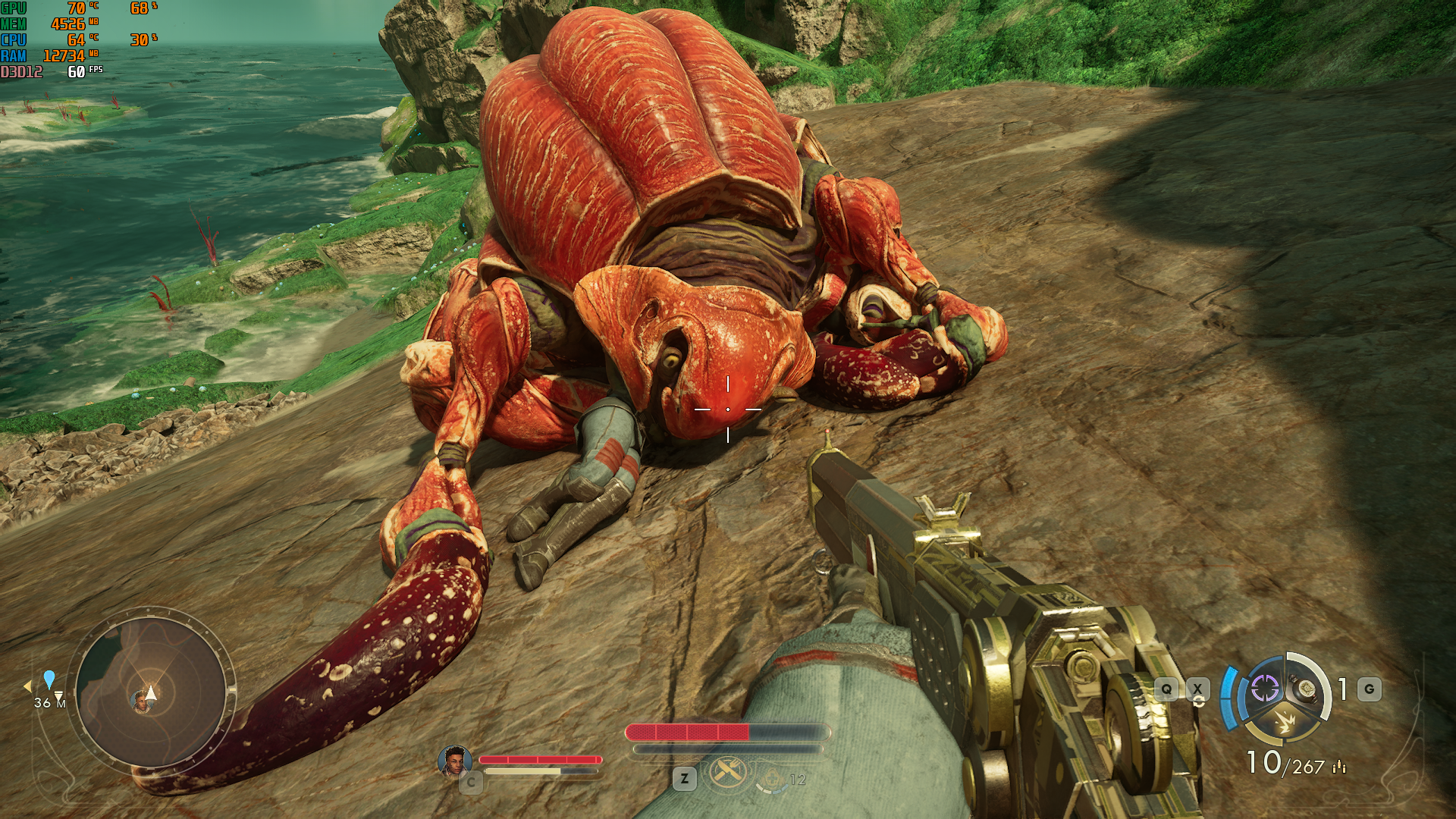
Task: Use the crossed knife and fork food icon
Action: [x=728, y=773]
